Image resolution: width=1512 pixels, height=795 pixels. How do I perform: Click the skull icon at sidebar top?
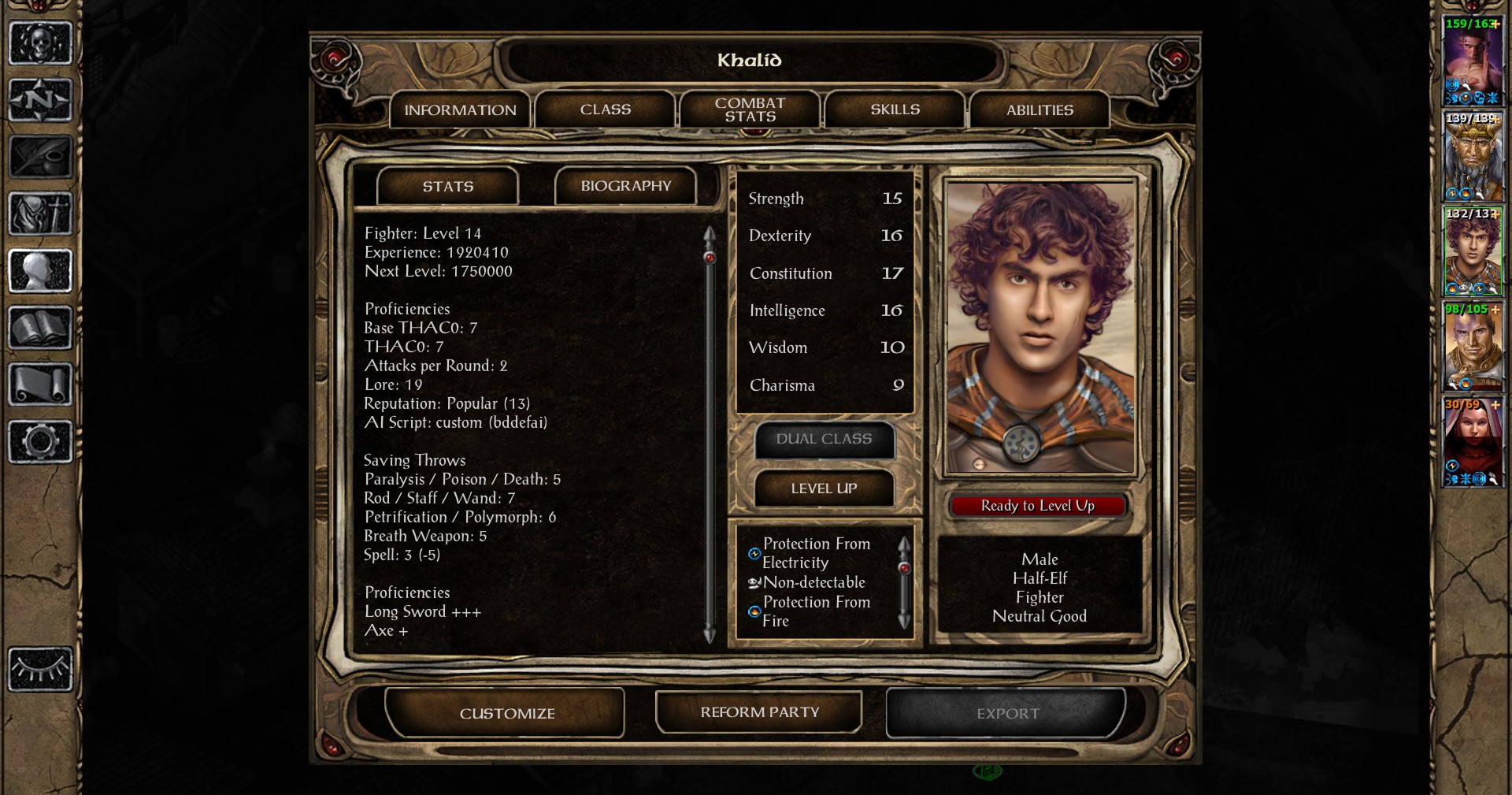(39, 43)
